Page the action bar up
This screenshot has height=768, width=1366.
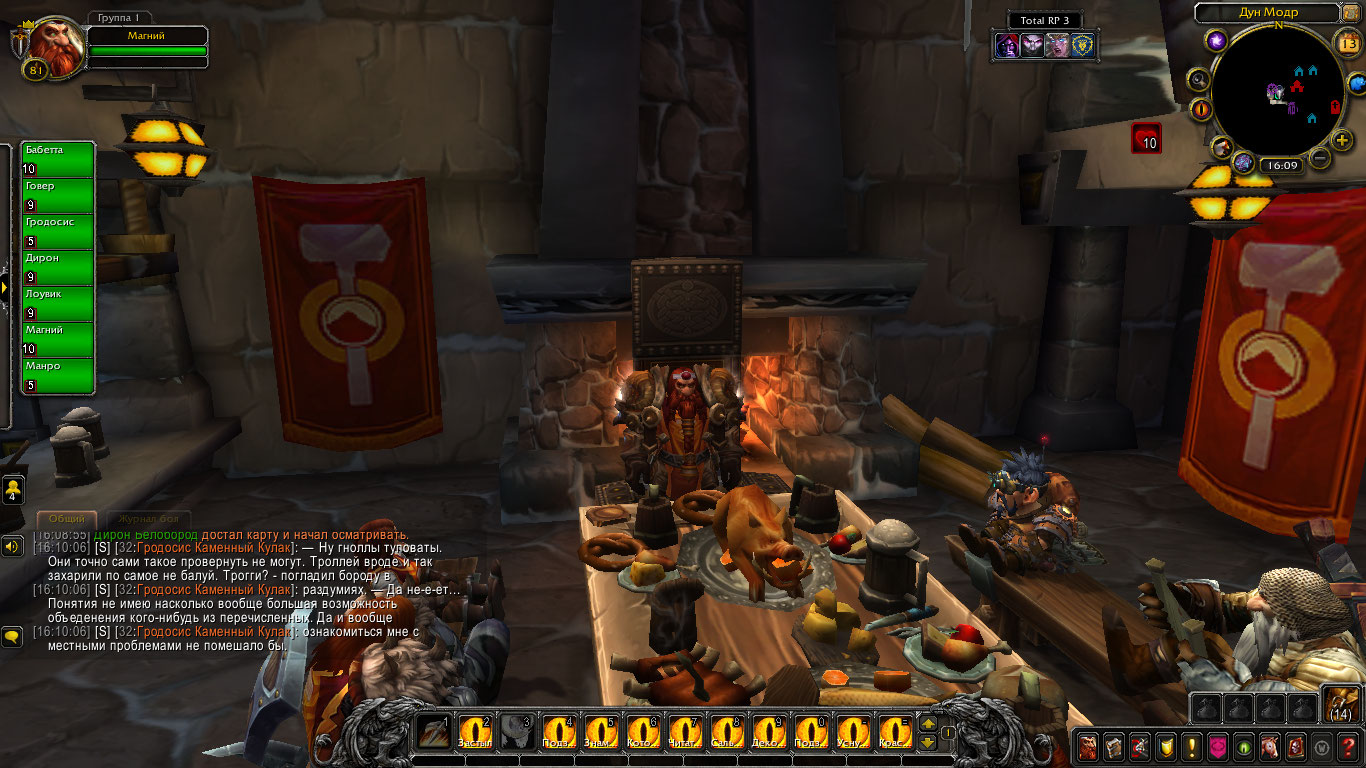click(927, 725)
